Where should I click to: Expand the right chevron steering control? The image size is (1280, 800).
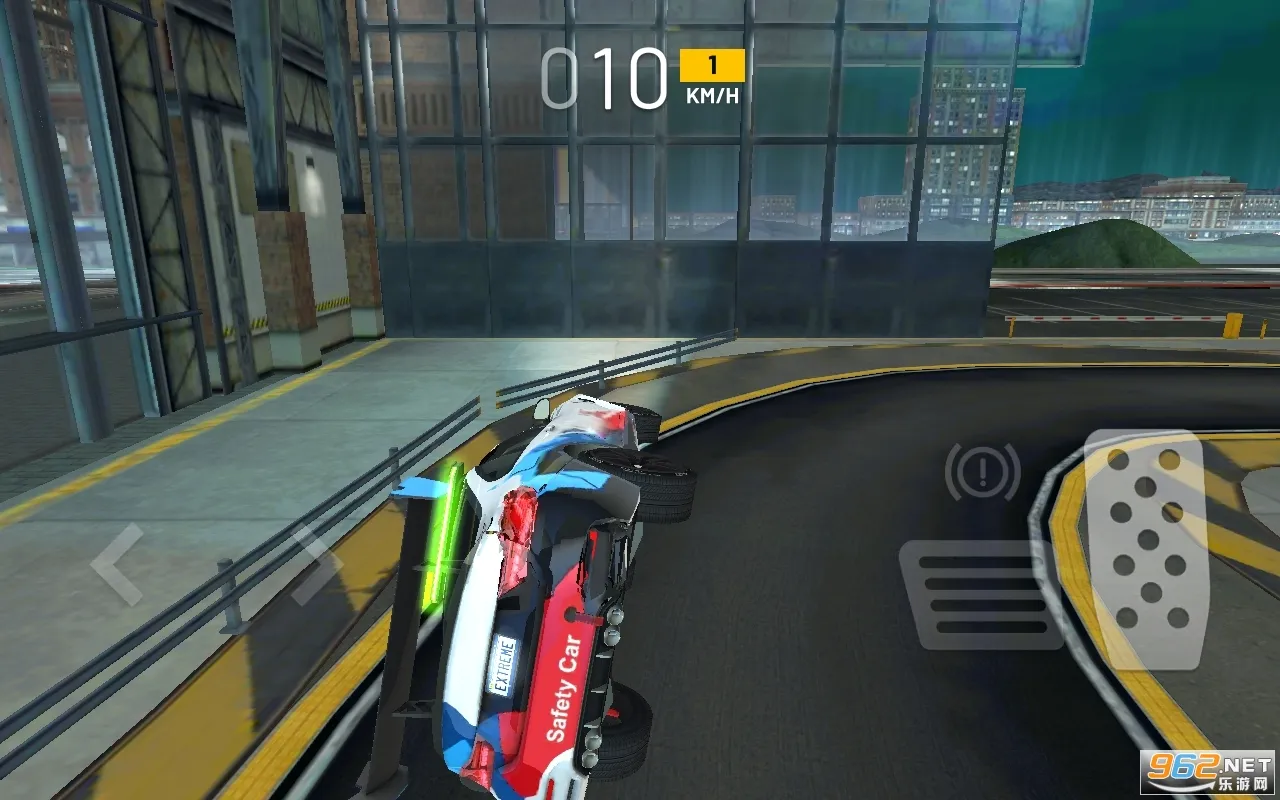(318, 563)
